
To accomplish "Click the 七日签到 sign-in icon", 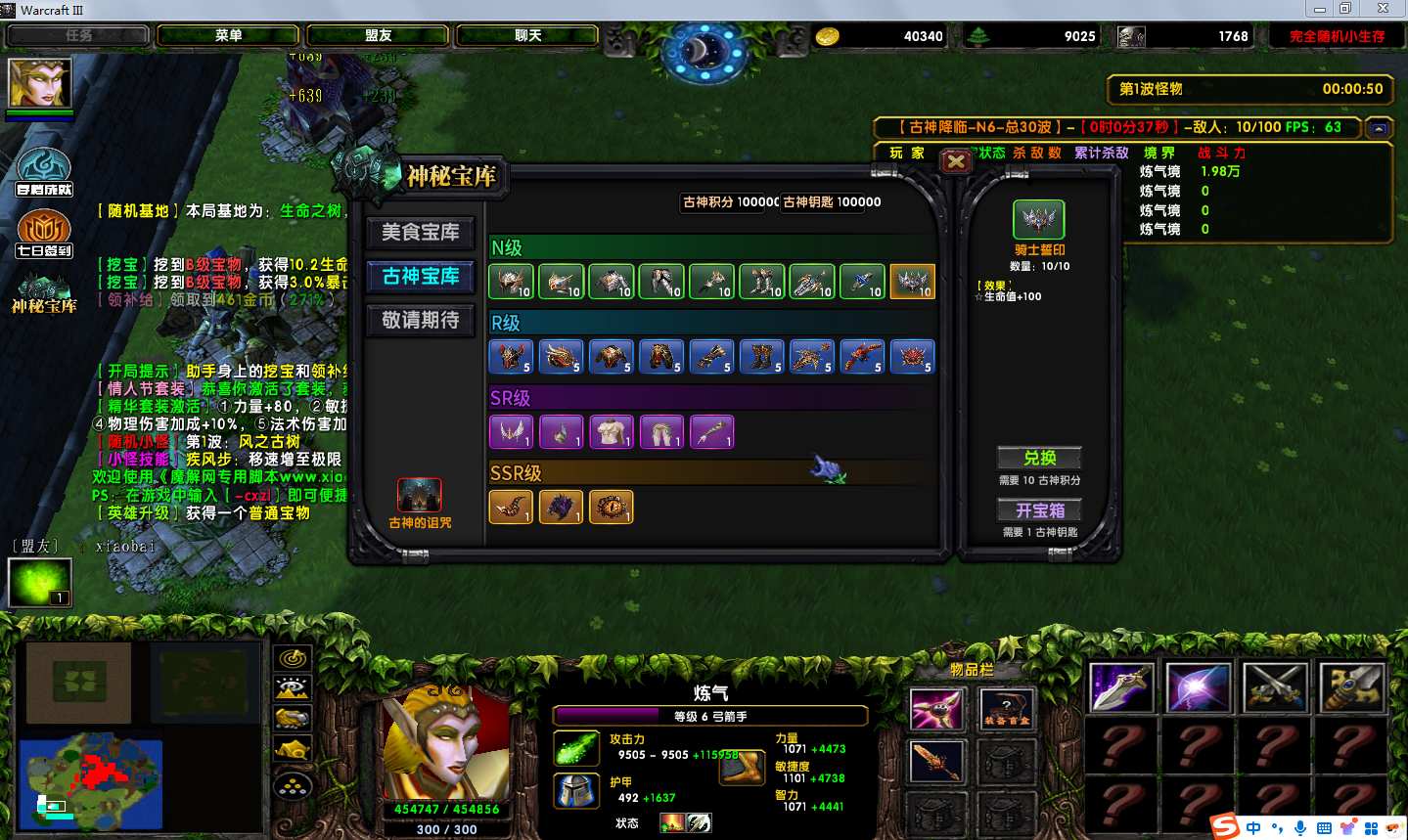I will pos(43,234).
